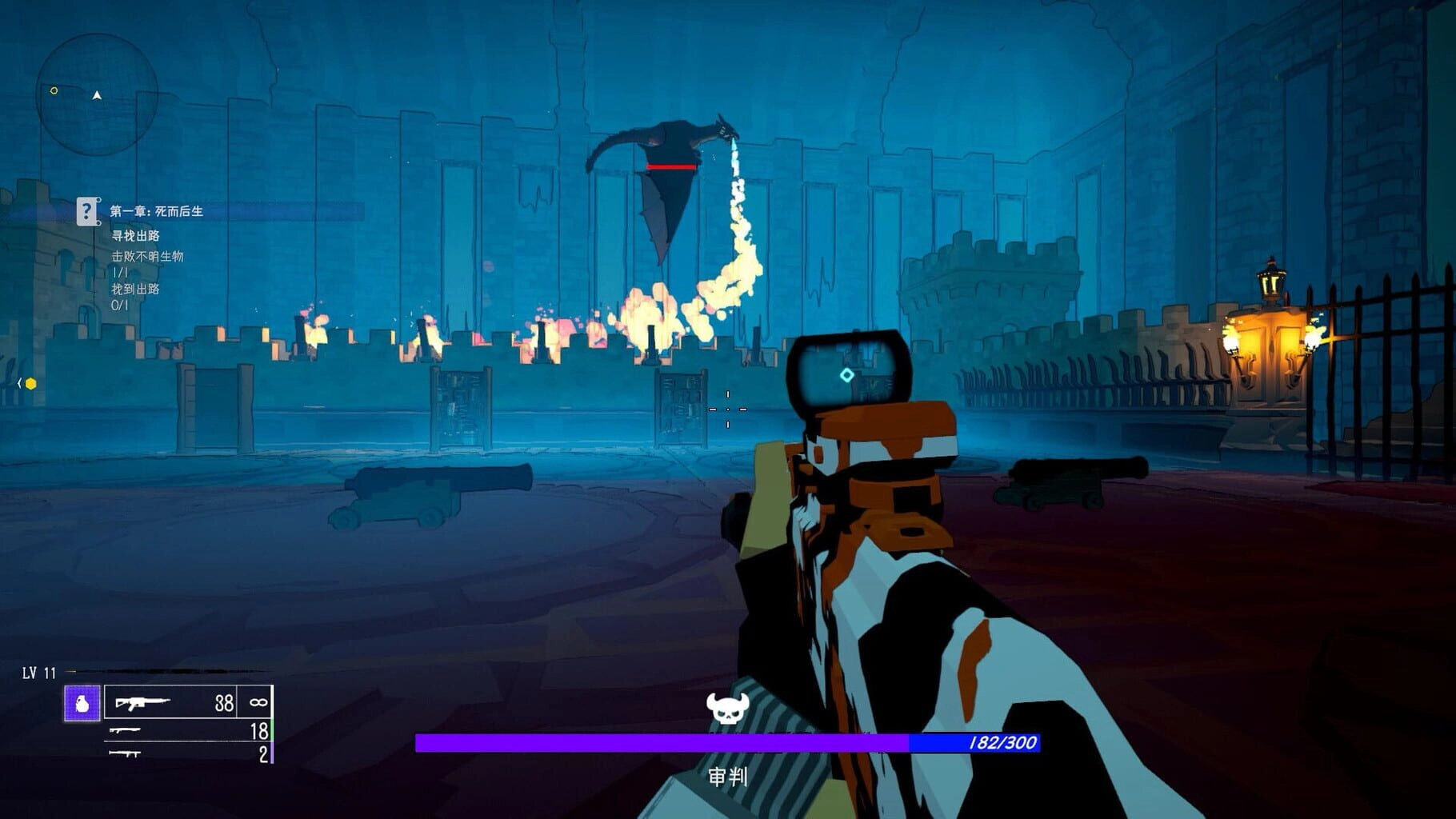Viewport: 1456px width, 819px height.
Task: Switch to the second weapon with 18 ammo
Action: [190, 730]
